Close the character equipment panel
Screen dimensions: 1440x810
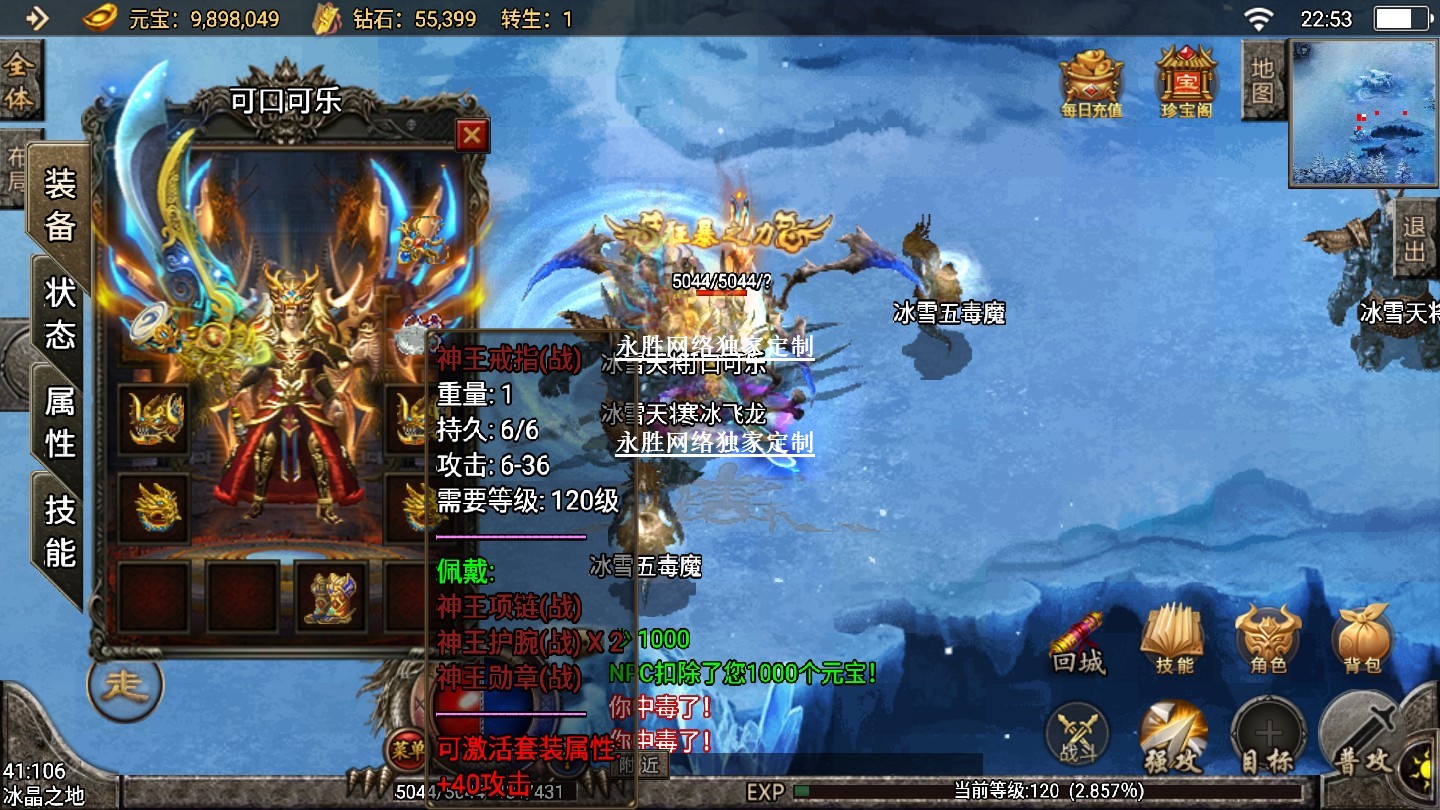472,135
